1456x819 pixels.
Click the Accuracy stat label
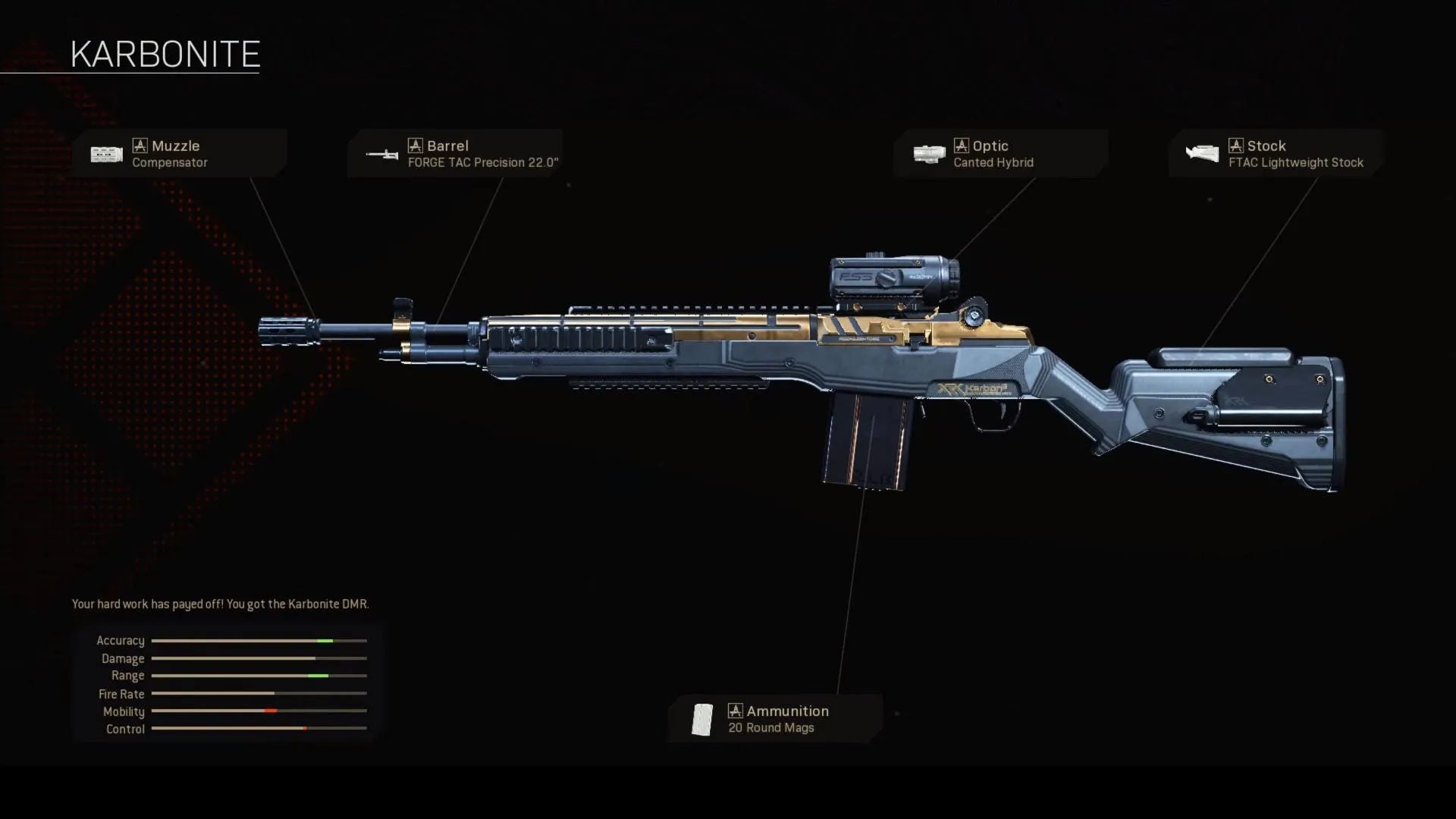click(120, 641)
